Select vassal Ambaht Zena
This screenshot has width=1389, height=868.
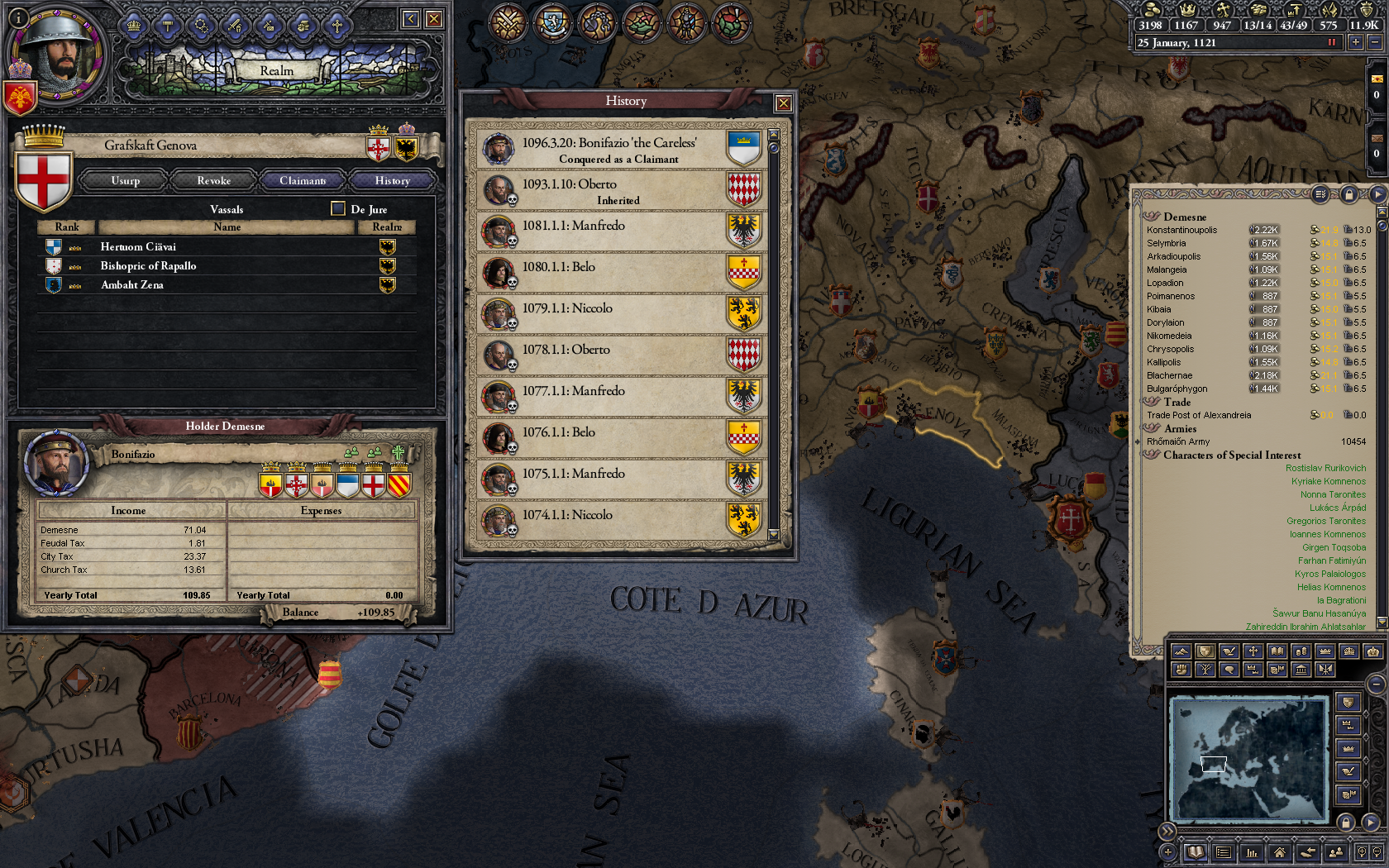132,284
